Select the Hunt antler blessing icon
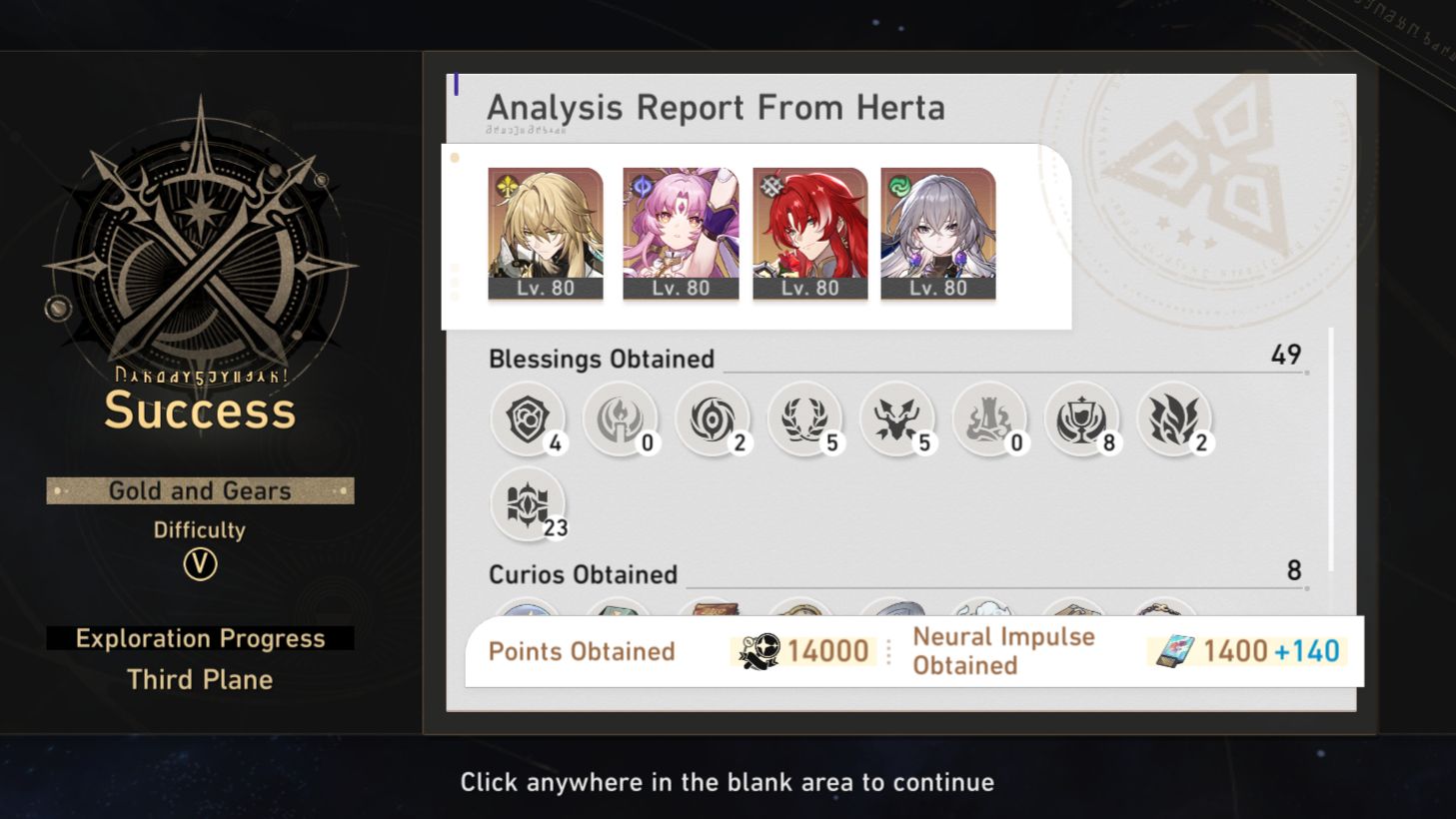 pos(897,418)
